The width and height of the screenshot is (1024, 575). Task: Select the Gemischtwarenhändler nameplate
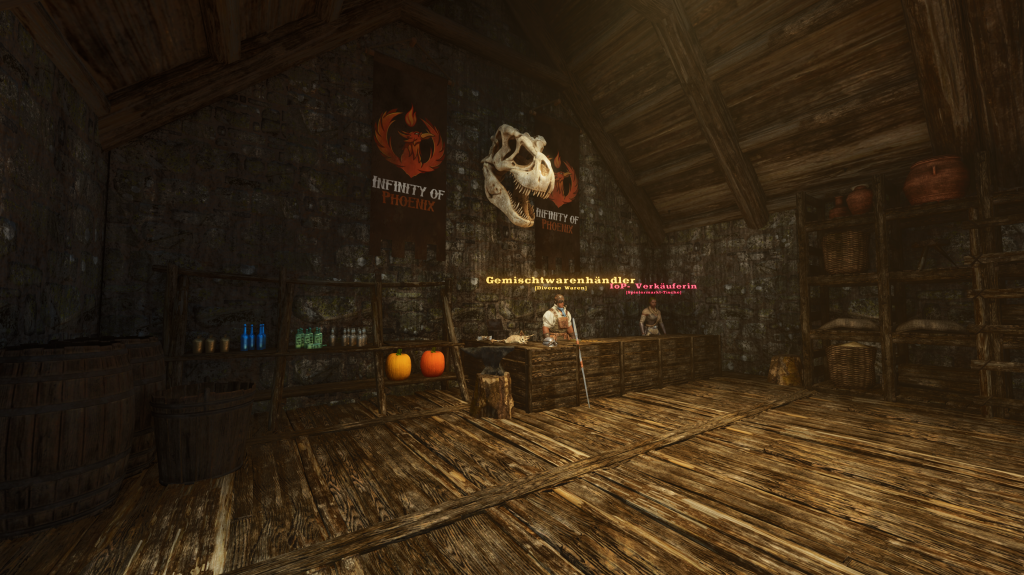[x=560, y=280]
